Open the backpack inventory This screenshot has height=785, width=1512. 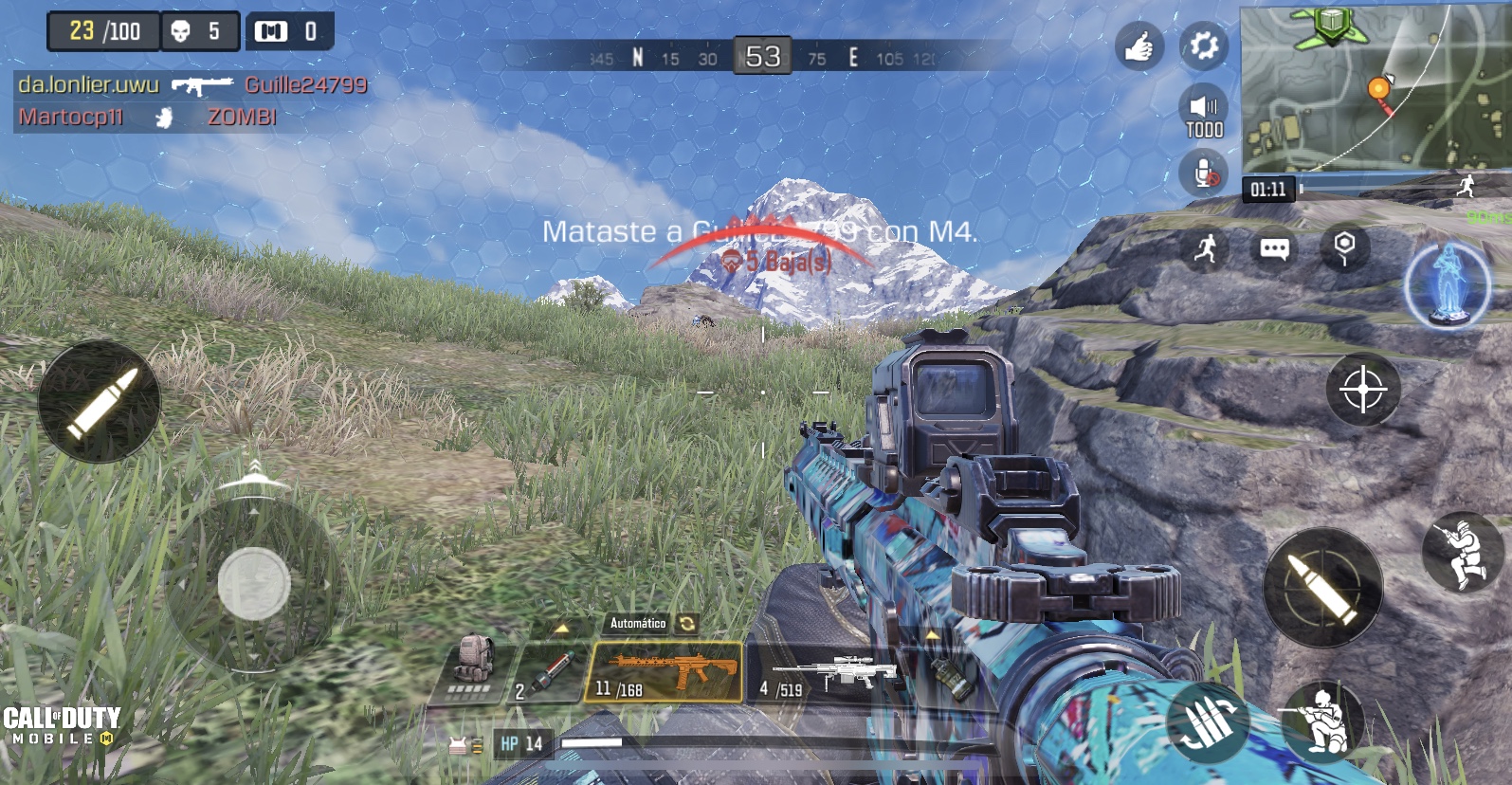(x=472, y=668)
